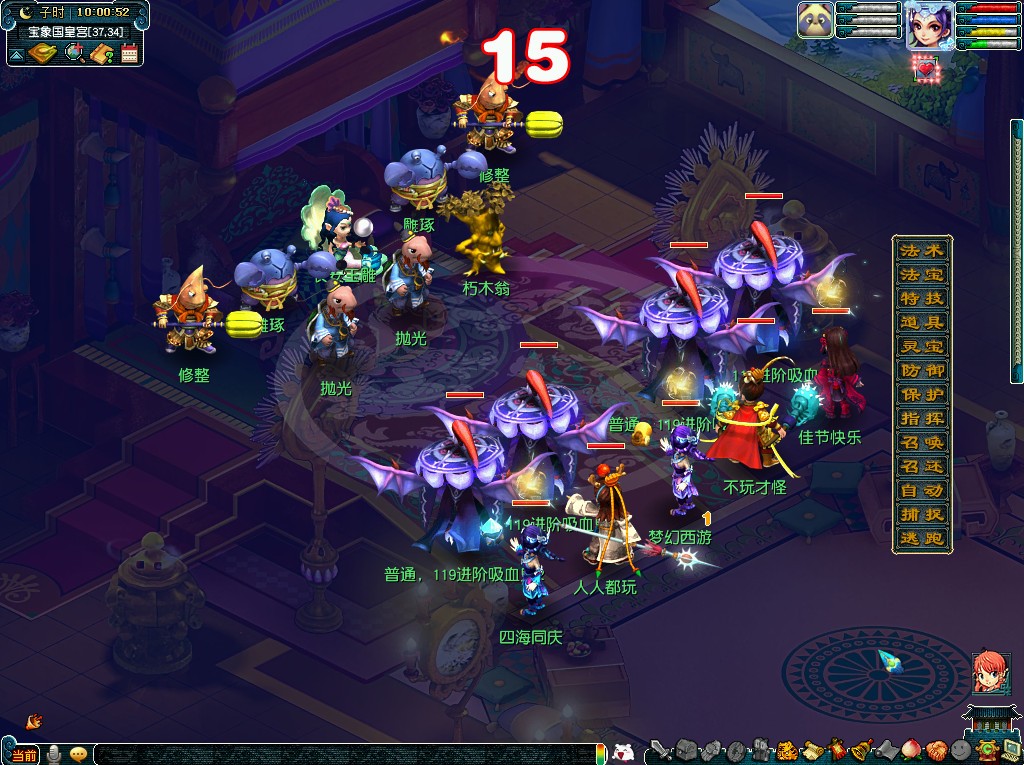Screen dimensions: 1024x765
Task: Choose 防御 (Defend) for this turn
Action: tap(922, 370)
